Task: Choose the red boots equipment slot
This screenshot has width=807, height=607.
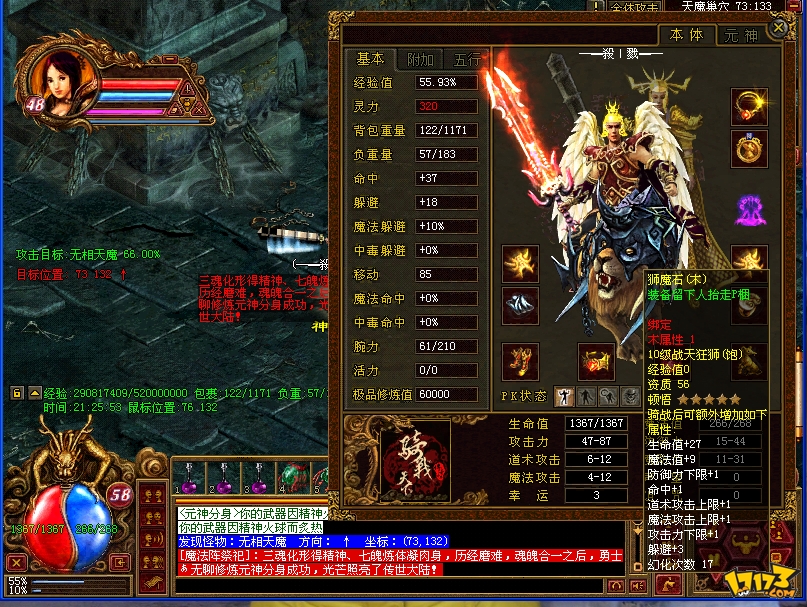Action: 520,361
